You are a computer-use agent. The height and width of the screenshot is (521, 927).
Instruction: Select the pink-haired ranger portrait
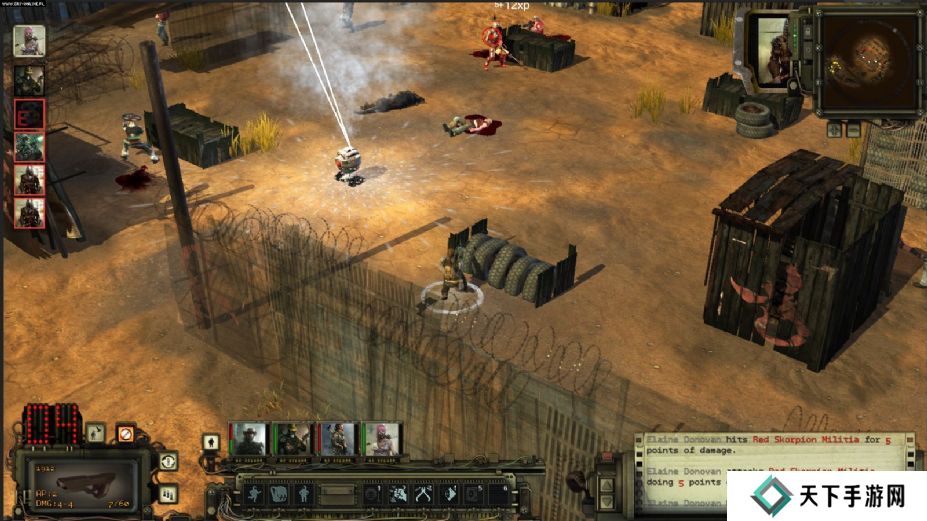[x=379, y=439]
